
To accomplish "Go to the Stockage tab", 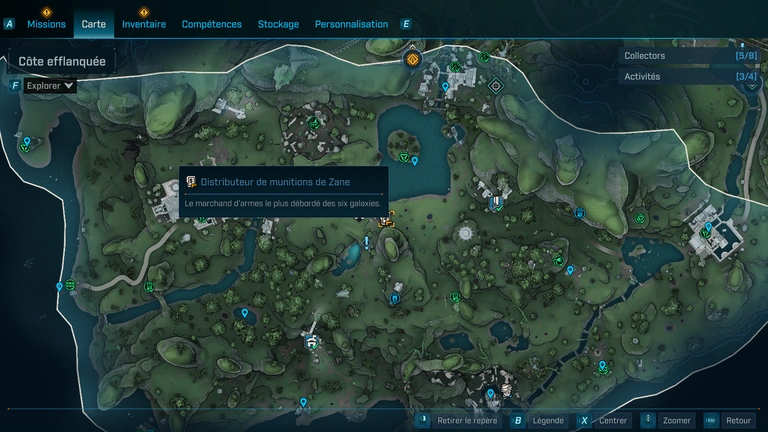I will 278,24.
